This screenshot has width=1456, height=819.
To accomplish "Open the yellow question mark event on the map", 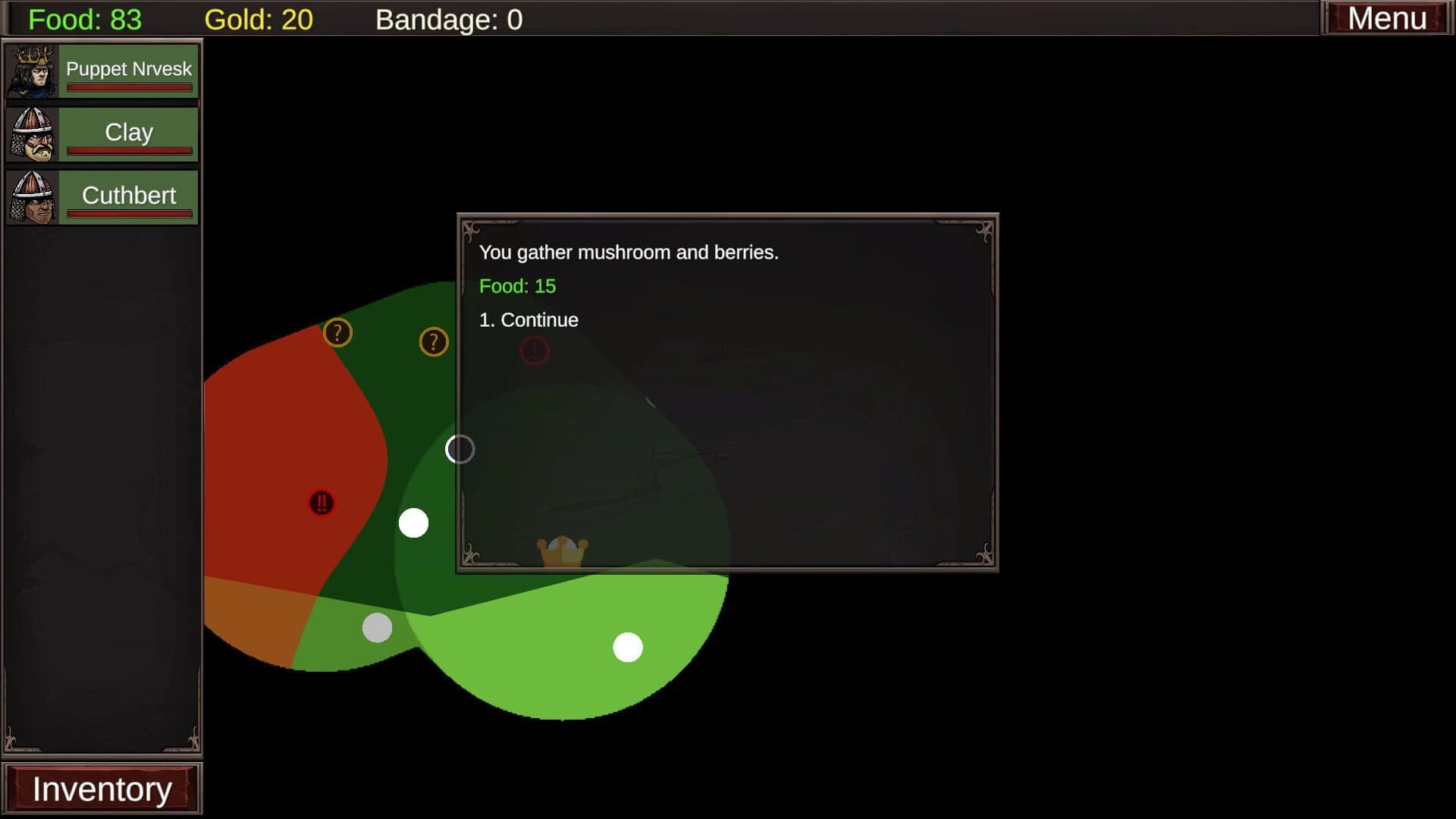I will [x=339, y=332].
